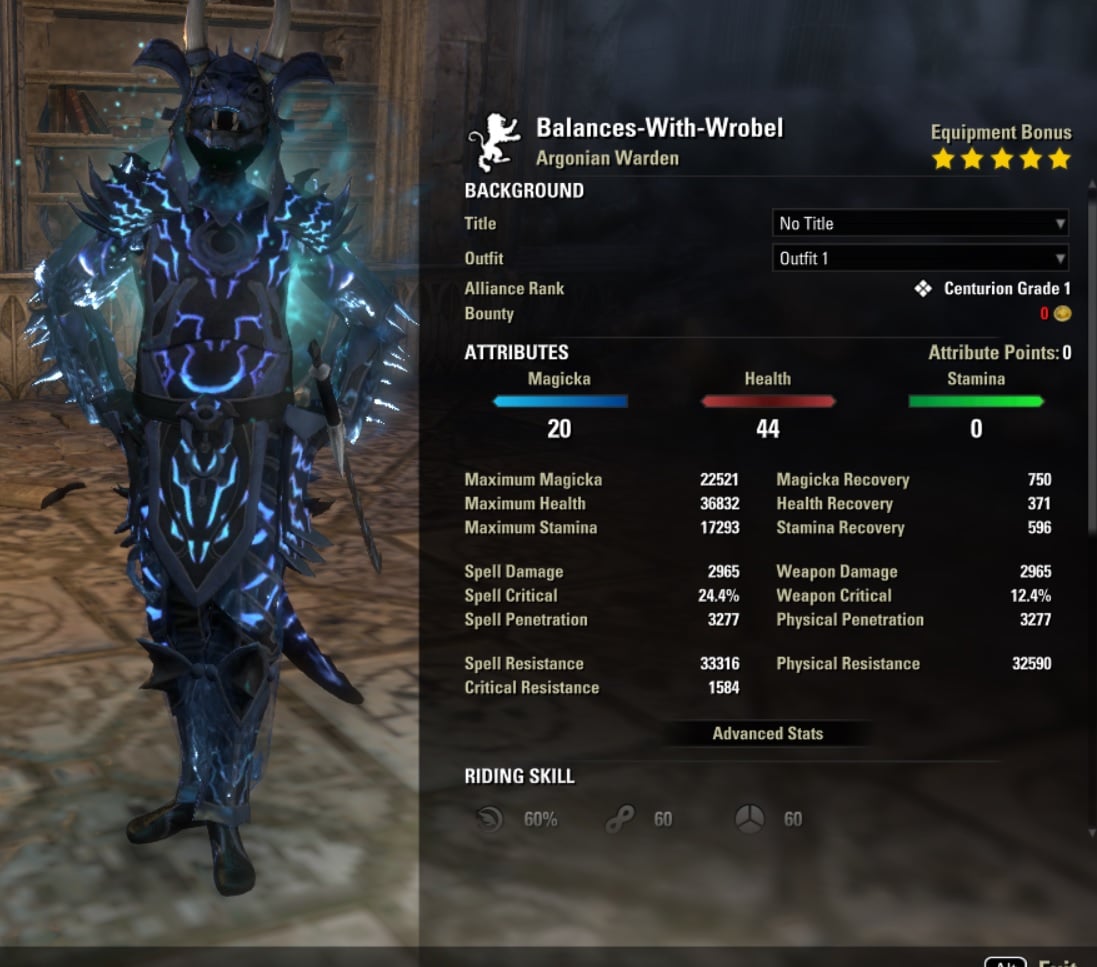This screenshot has width=1097, height=967.
Task: Click the riding carry capacity icon
Action: tap(749, 819)
